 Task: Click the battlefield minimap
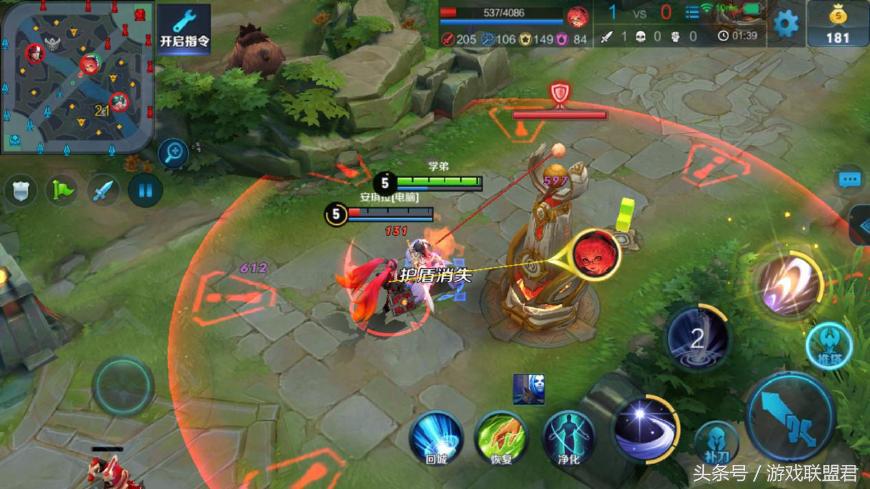[x=77, y=76]
